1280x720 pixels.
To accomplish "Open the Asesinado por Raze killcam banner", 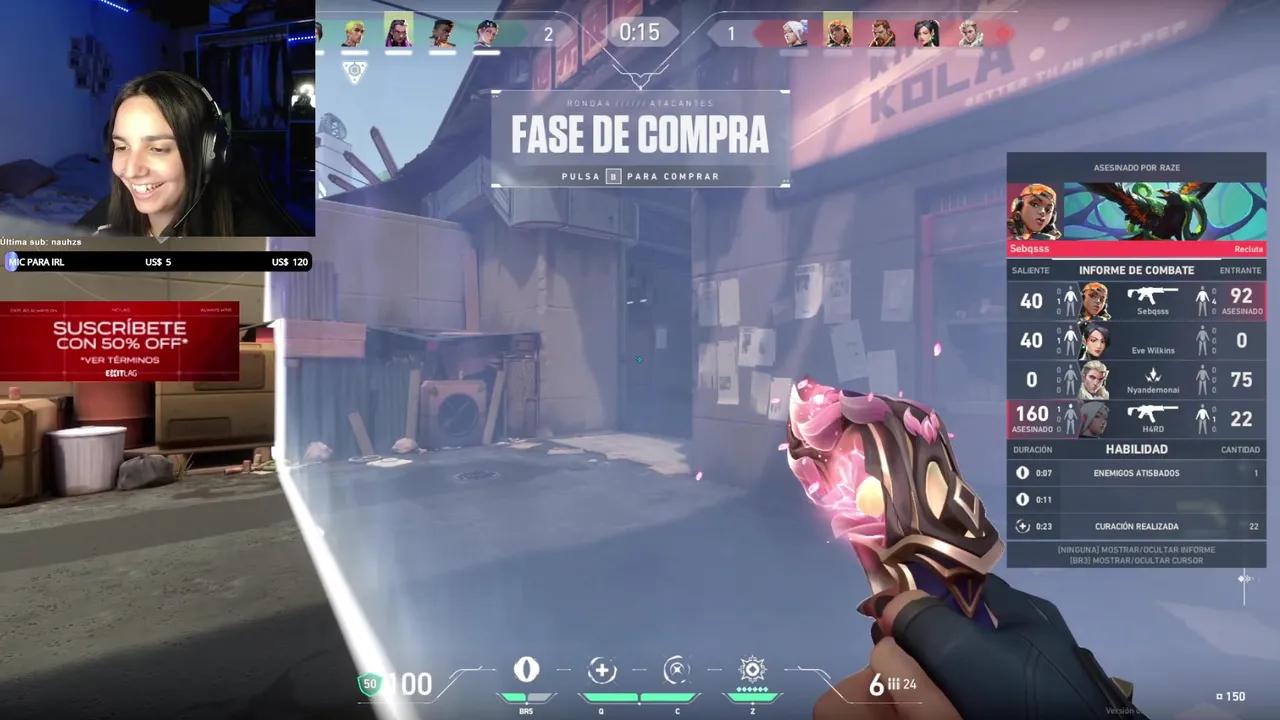I will [x=1137, y=167].
